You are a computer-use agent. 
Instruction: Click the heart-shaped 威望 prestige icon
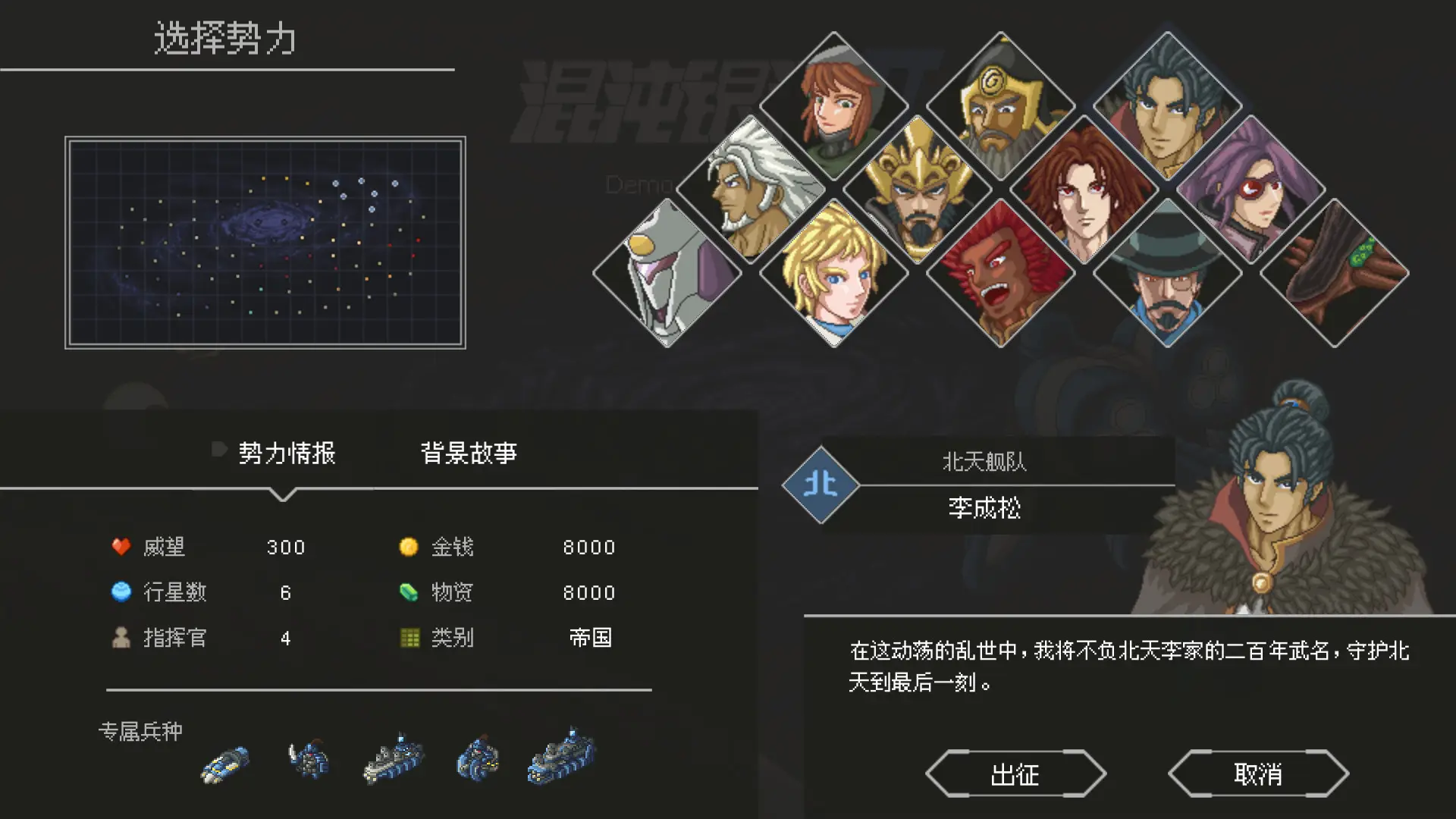(x=121, y=546)
